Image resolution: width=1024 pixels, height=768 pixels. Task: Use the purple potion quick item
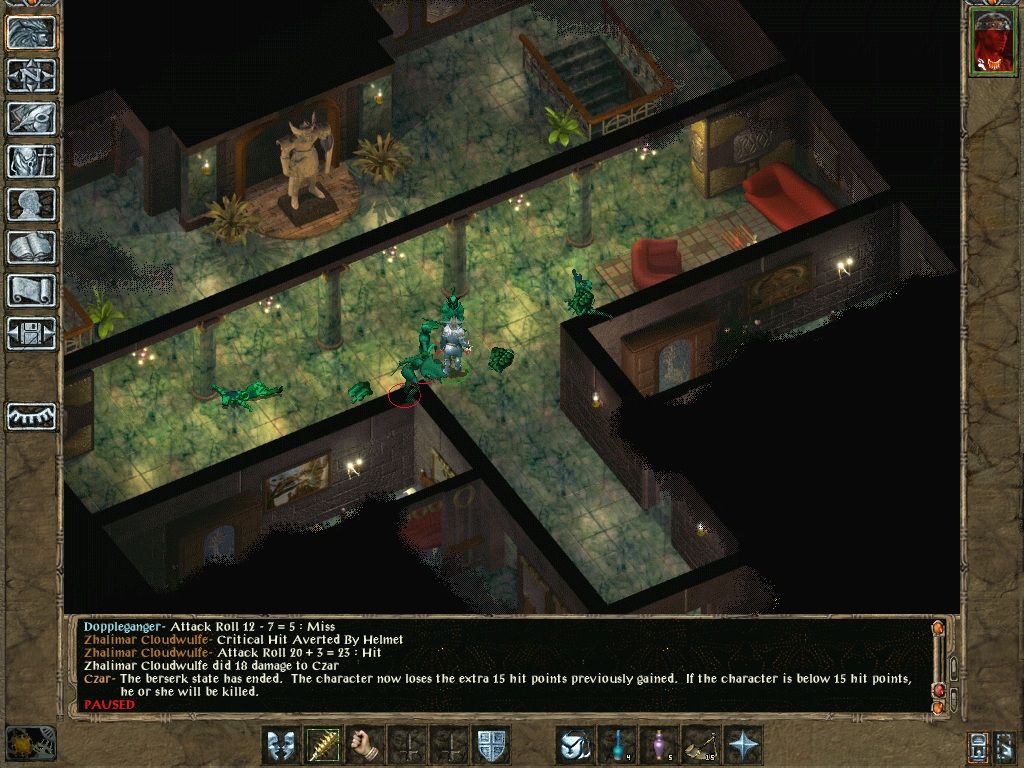(659, 746)
